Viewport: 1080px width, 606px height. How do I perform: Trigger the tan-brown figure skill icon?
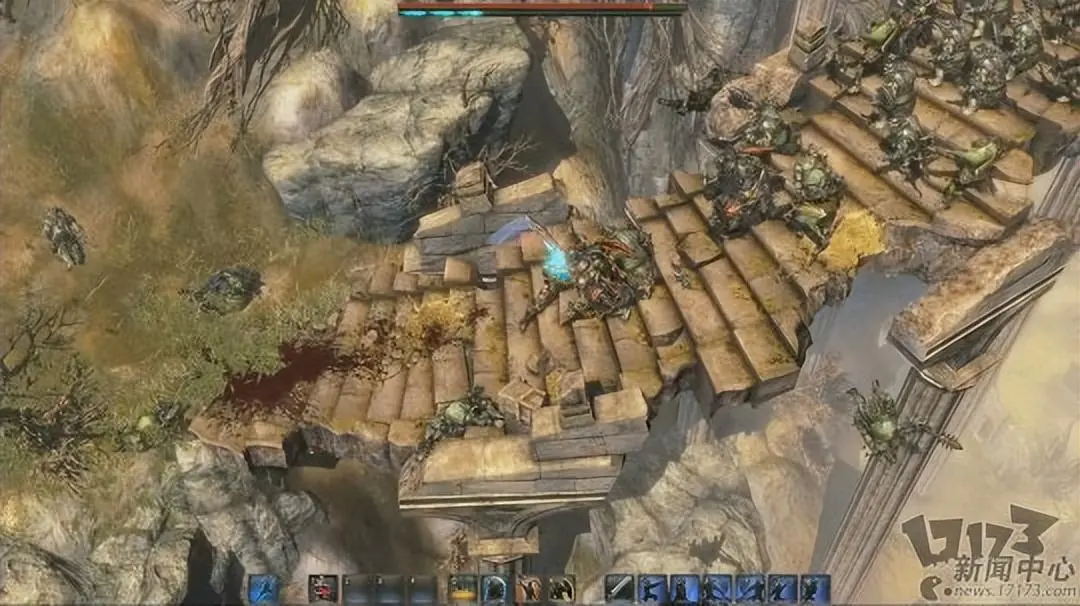pyautogui.click(x=529, y=589)
